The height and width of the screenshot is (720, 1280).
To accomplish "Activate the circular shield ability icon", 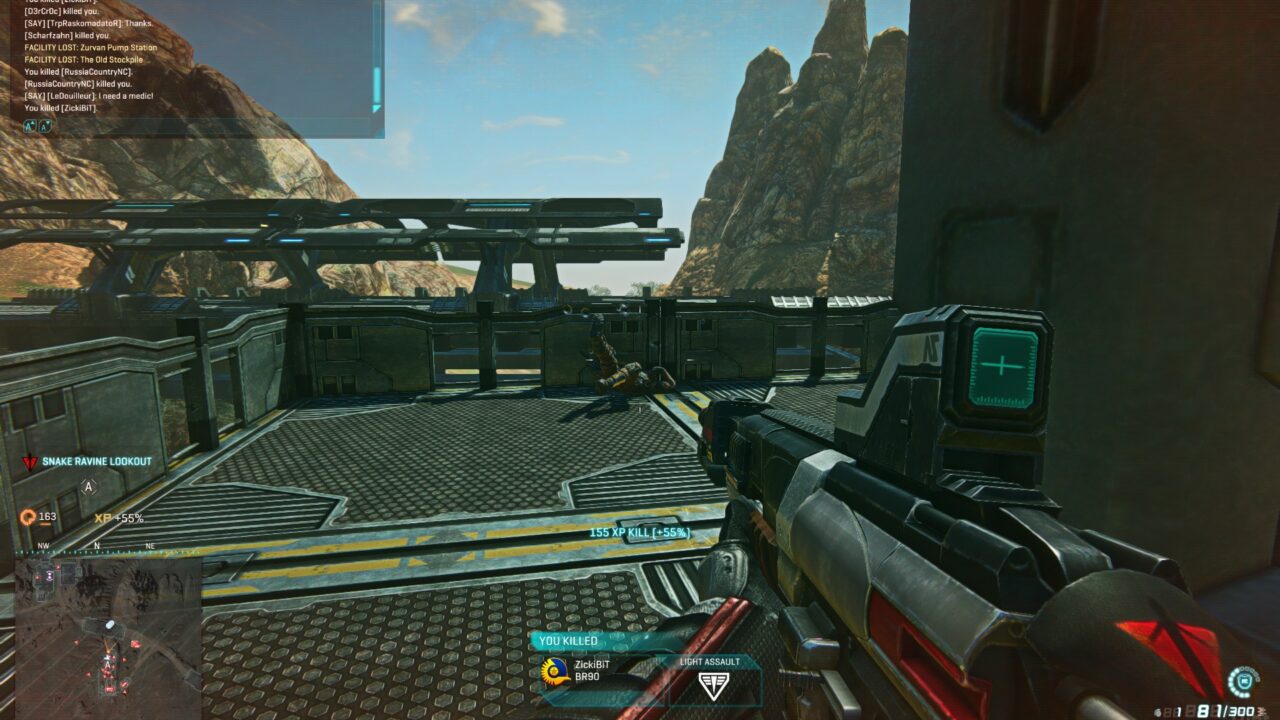I will [x=1244, y=681].
